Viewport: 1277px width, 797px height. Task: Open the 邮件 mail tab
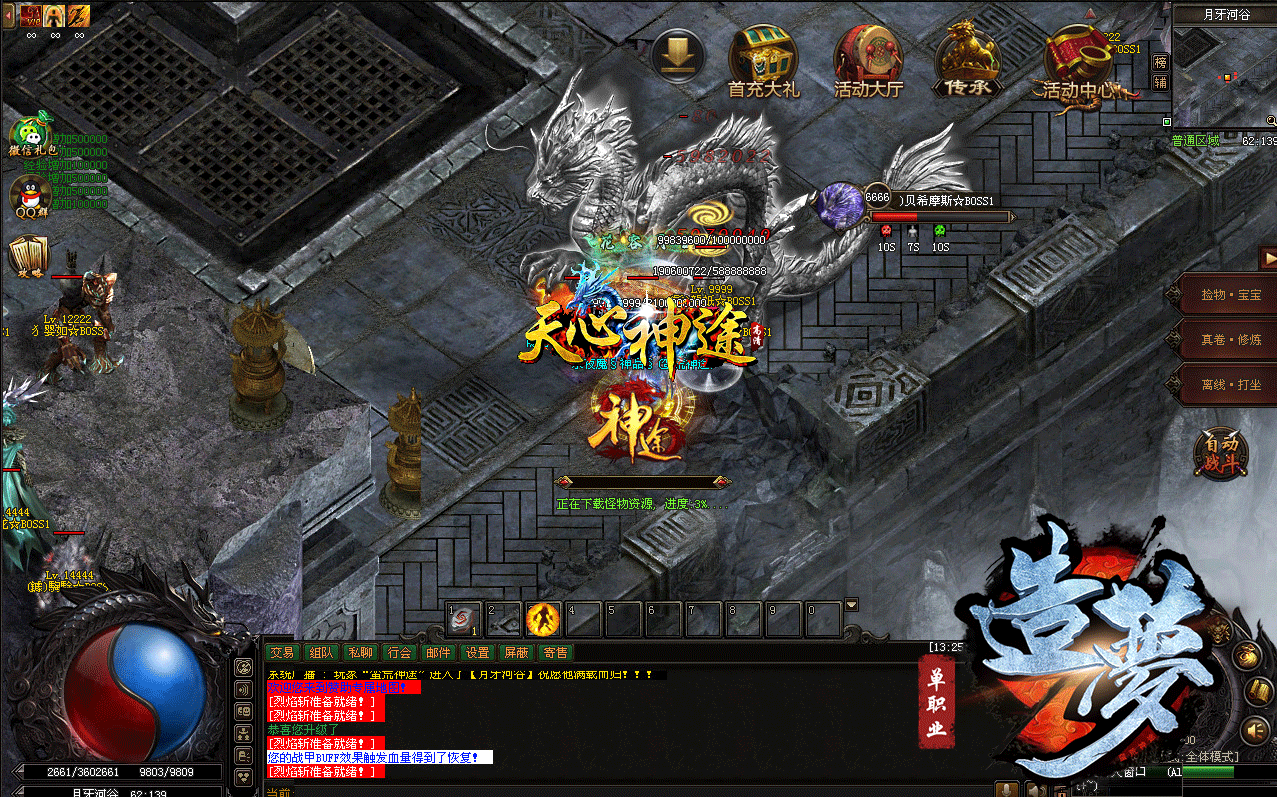tap(439, 652)
